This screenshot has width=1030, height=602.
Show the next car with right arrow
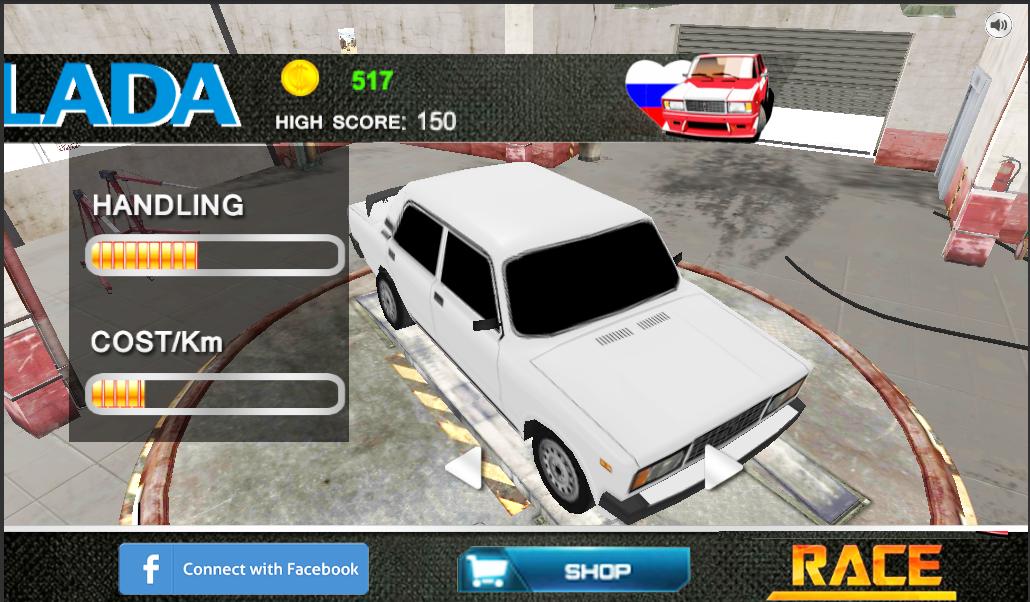[x=722, y=468]
